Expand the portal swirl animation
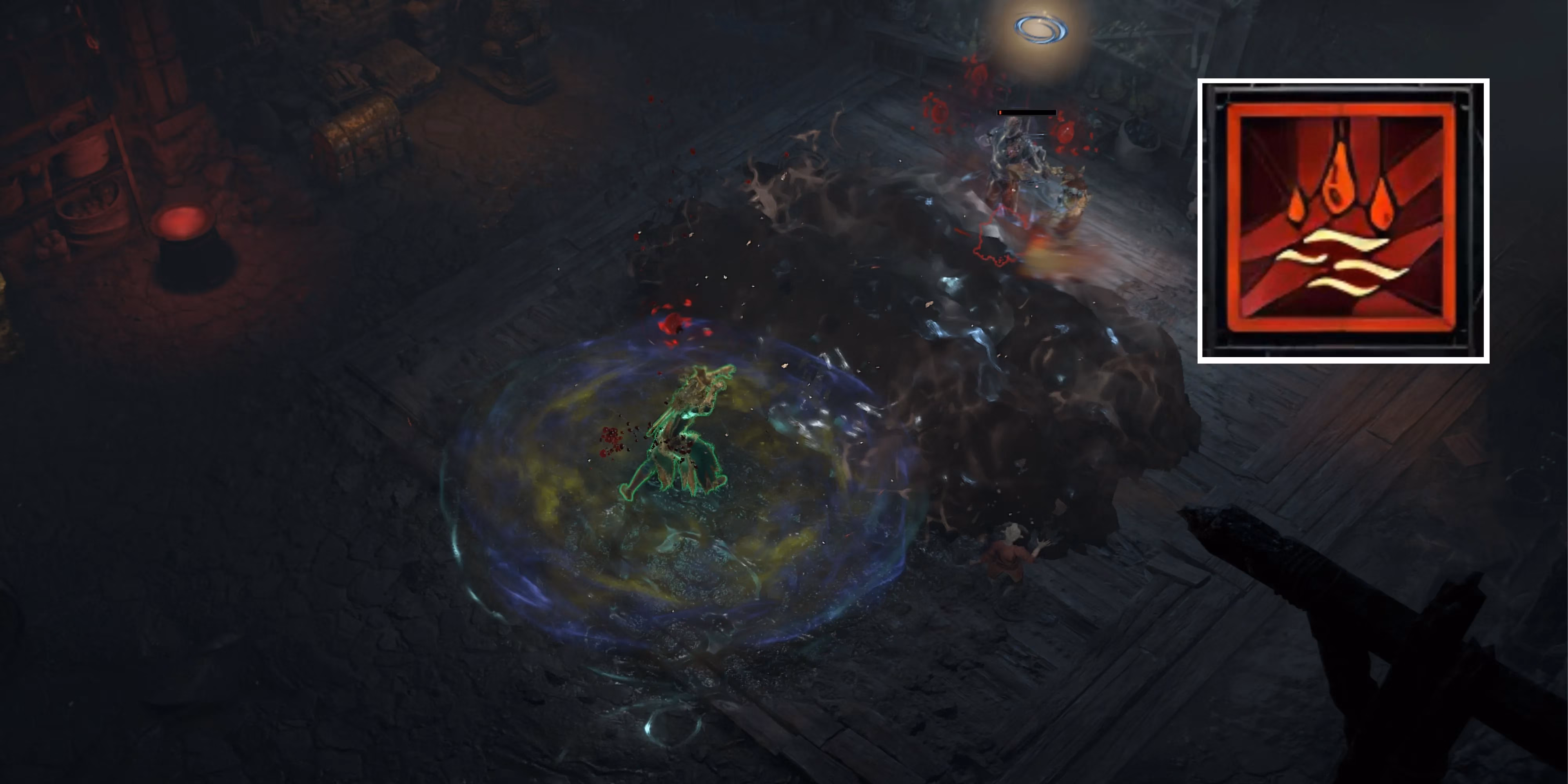 tap(1042, 29)
